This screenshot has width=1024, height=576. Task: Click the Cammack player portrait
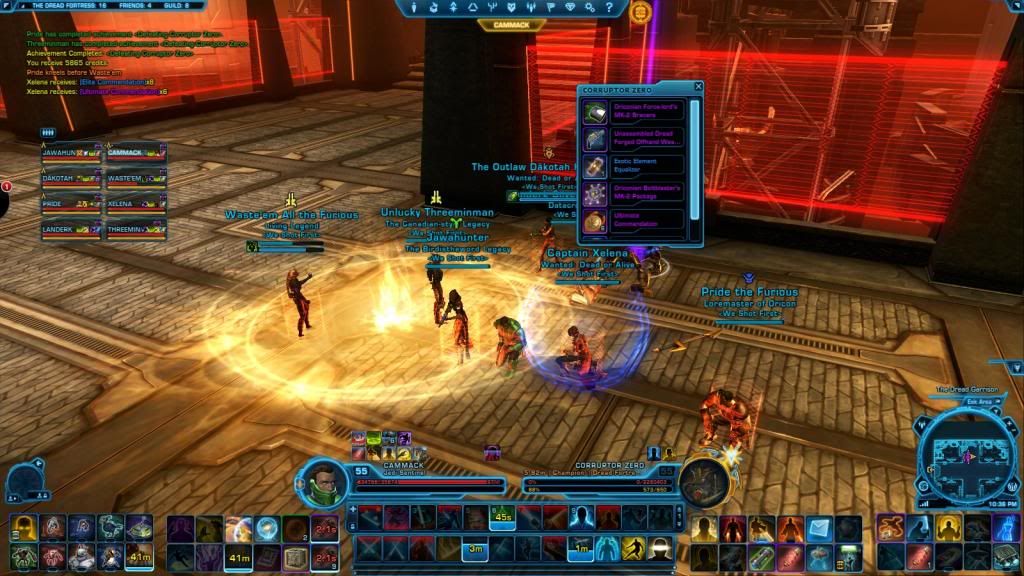pos(322,482)
